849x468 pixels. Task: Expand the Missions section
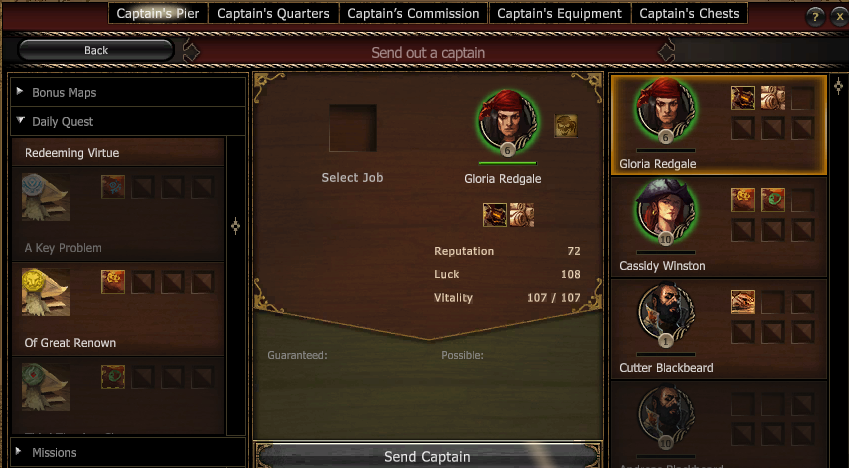(54, 452)
